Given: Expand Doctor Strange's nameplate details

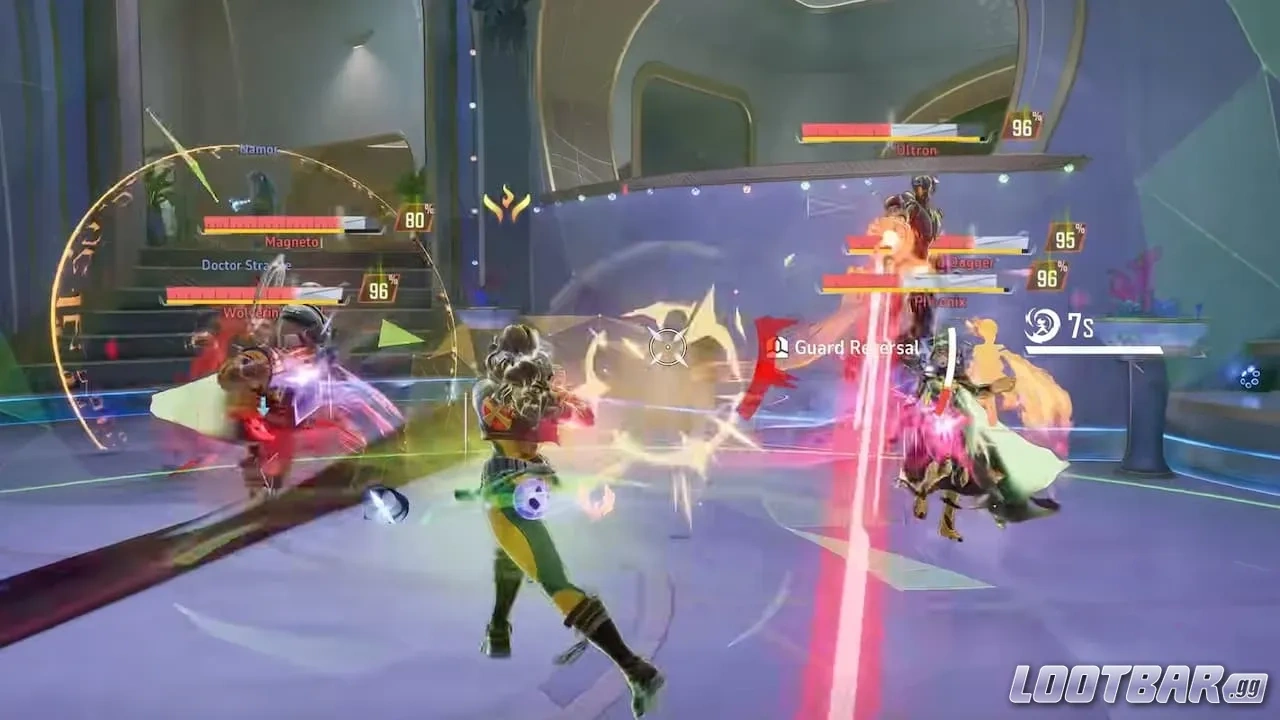Looking at the screenshot, I should click(x=247, y=265).
